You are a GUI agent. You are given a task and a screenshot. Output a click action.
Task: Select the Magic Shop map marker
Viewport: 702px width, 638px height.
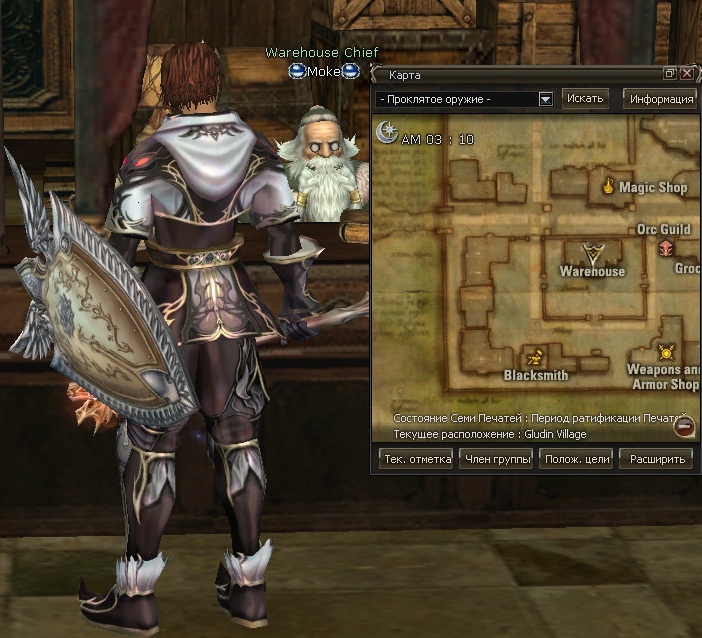[x=607, y=186]
